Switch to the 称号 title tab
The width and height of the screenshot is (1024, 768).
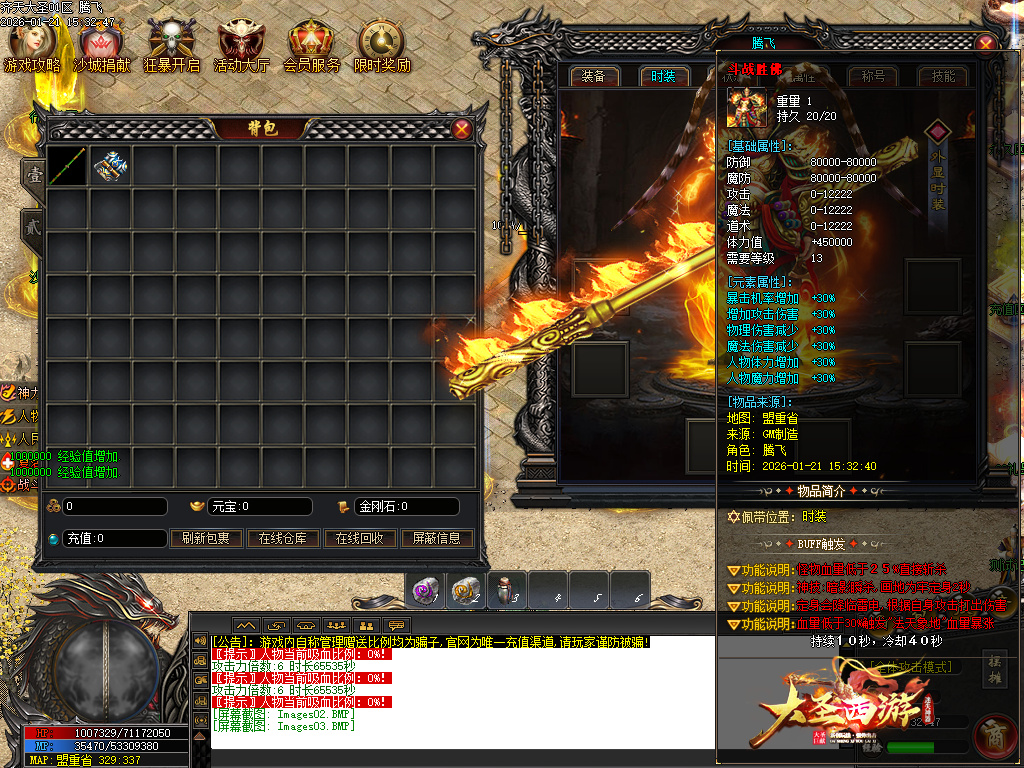click(873, 76)
